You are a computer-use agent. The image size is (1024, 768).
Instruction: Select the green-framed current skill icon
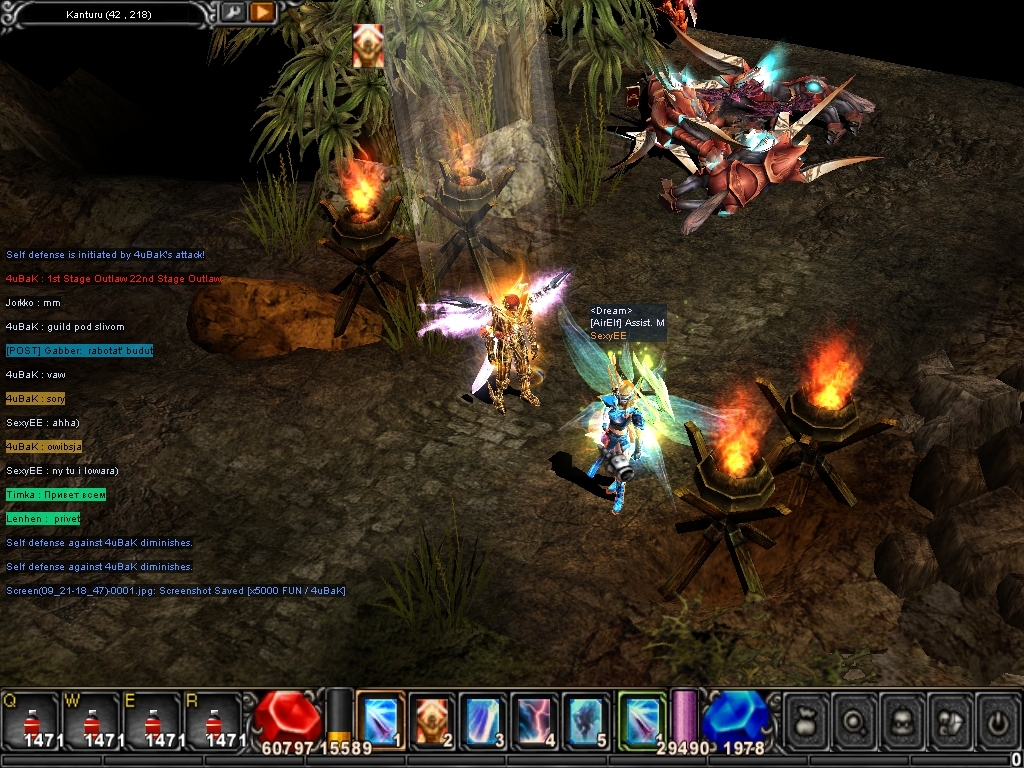click(642, 718)
